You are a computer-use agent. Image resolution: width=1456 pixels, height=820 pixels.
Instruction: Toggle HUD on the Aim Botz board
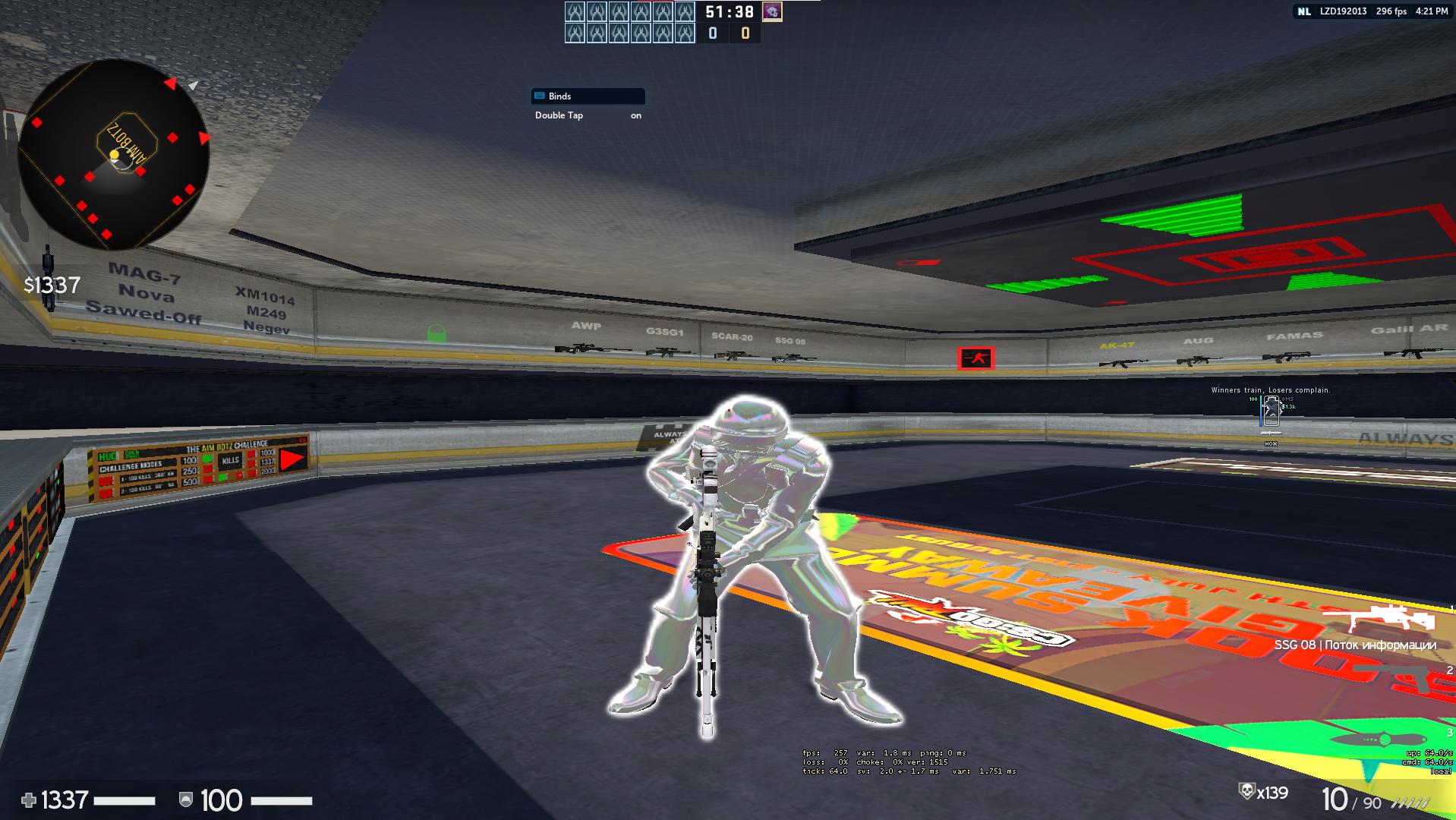(x=107, y=456)
